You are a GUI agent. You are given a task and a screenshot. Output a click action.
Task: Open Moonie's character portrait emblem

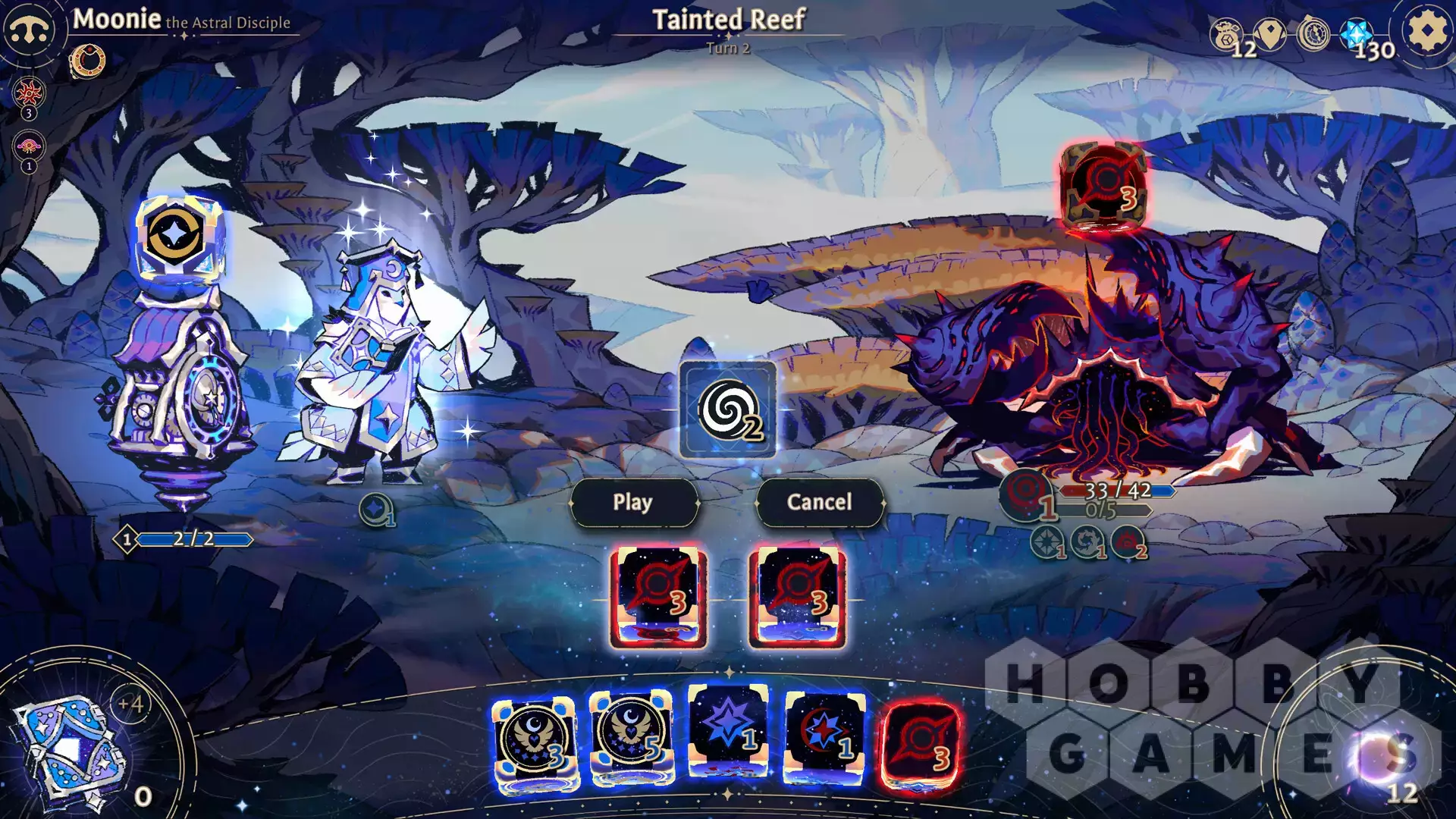tap(29, 30)
